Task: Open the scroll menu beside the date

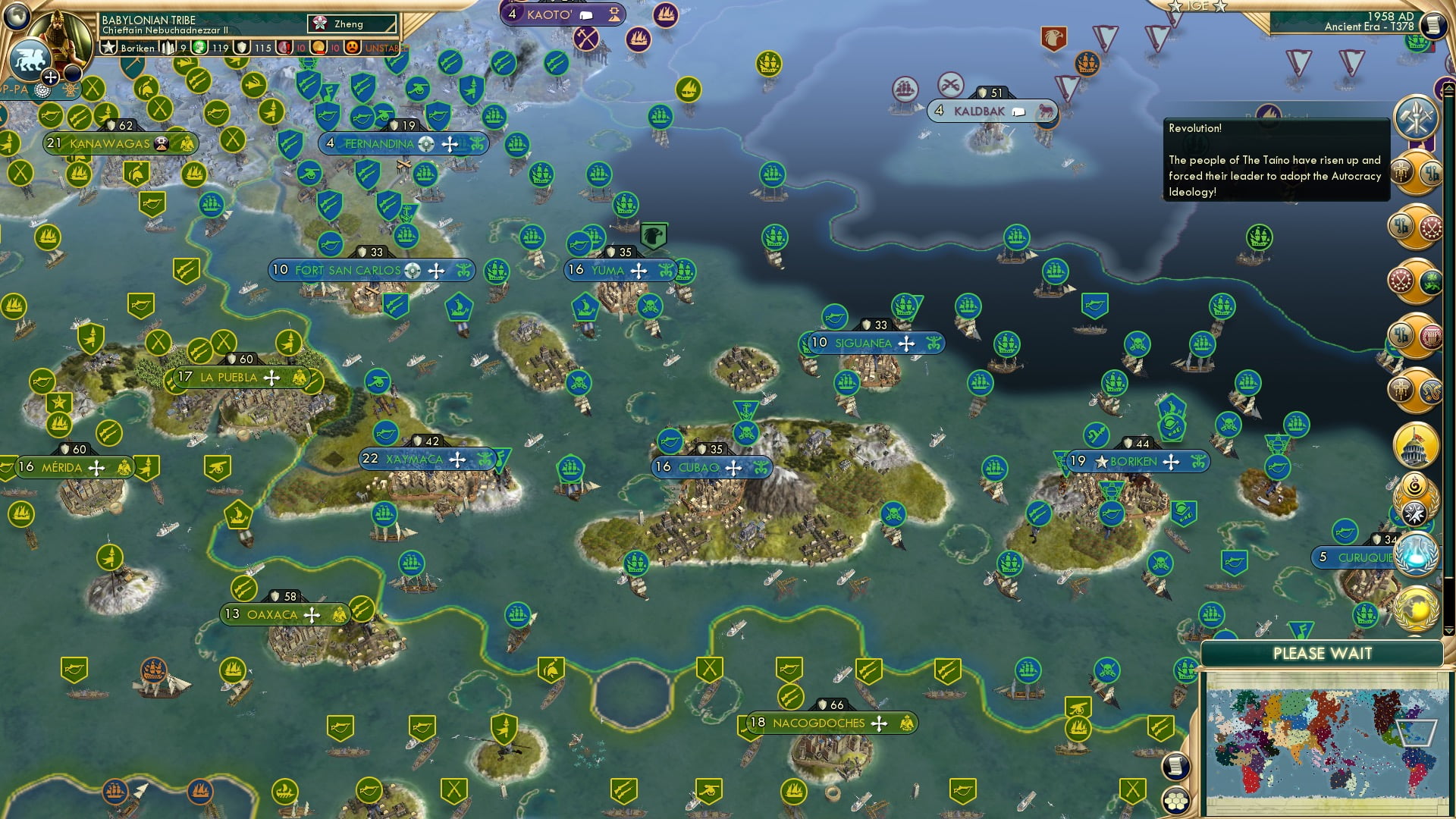Action: pyautogui.click(x=1432, y=25)
